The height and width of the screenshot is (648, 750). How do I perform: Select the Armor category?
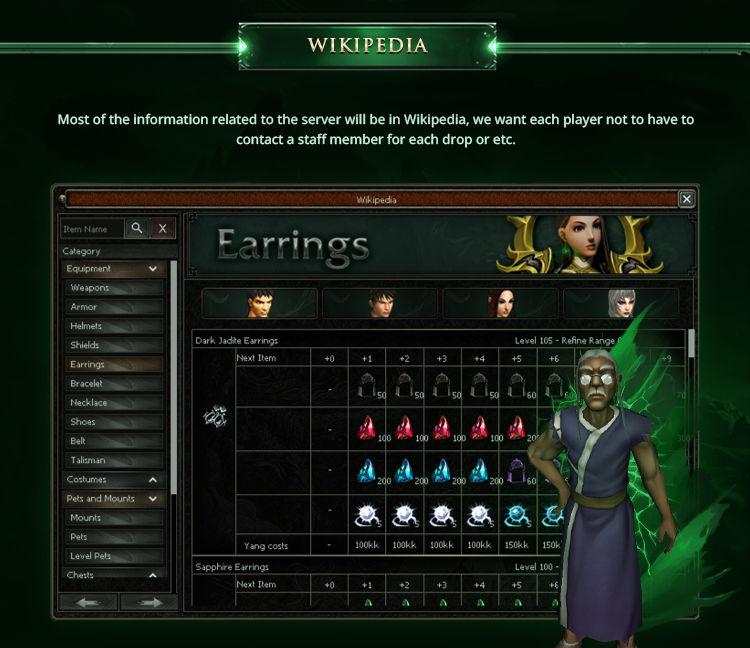112,307
